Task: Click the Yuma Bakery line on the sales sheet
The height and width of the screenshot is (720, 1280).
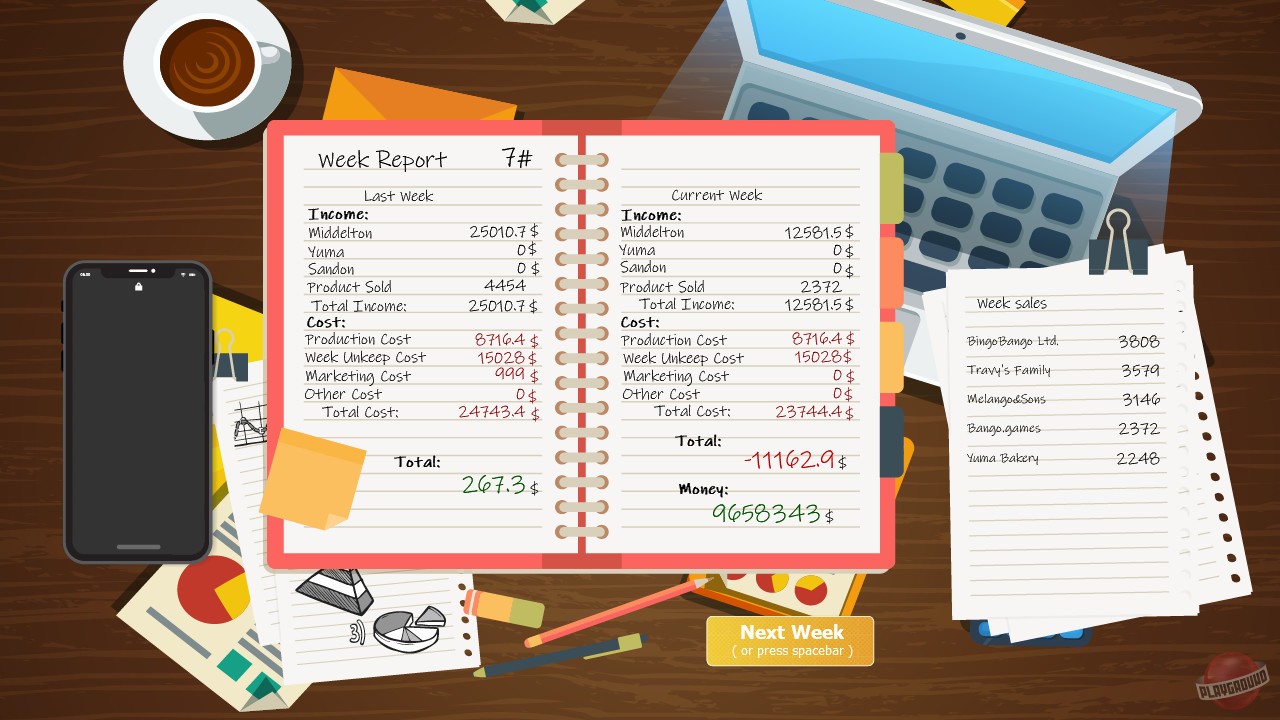Action: (x=1063, y=457)
